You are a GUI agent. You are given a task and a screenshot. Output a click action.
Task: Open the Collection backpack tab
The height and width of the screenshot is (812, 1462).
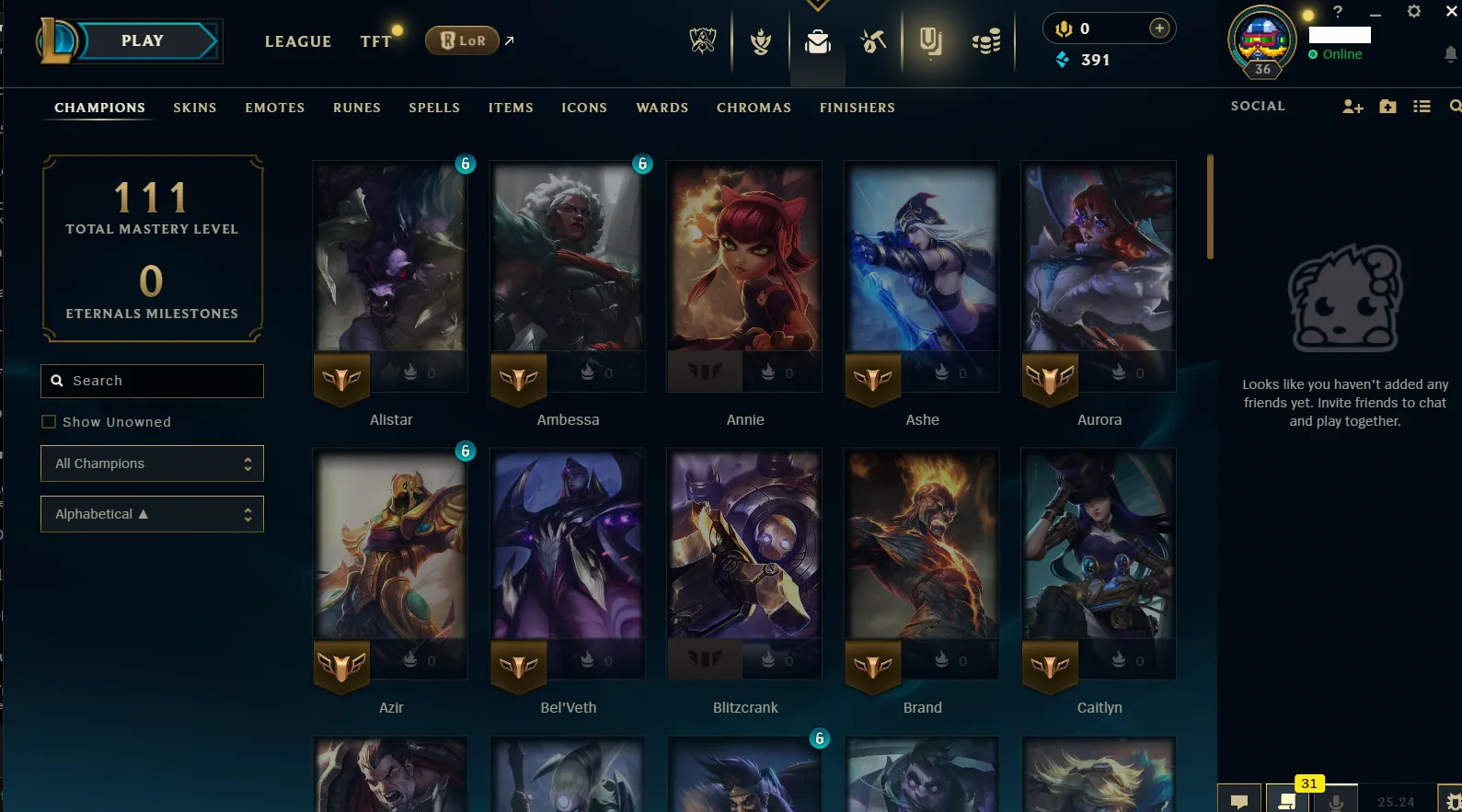(817, 40)
